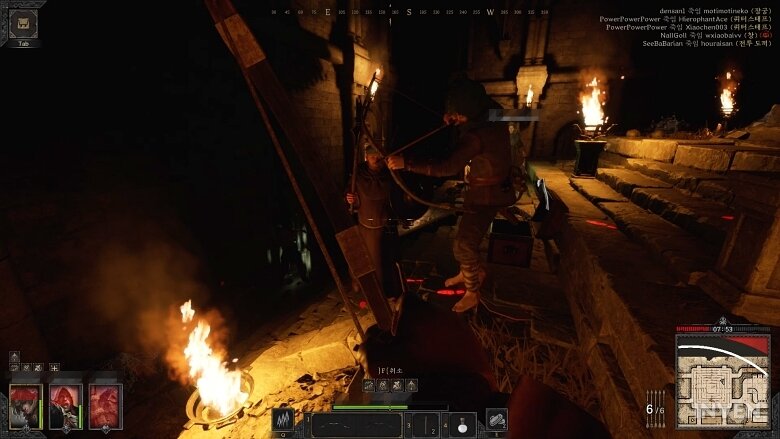Select the arrow item in slot 3
Screen dimensions: 780x439
pyautogui.click(x=426, y=425)
